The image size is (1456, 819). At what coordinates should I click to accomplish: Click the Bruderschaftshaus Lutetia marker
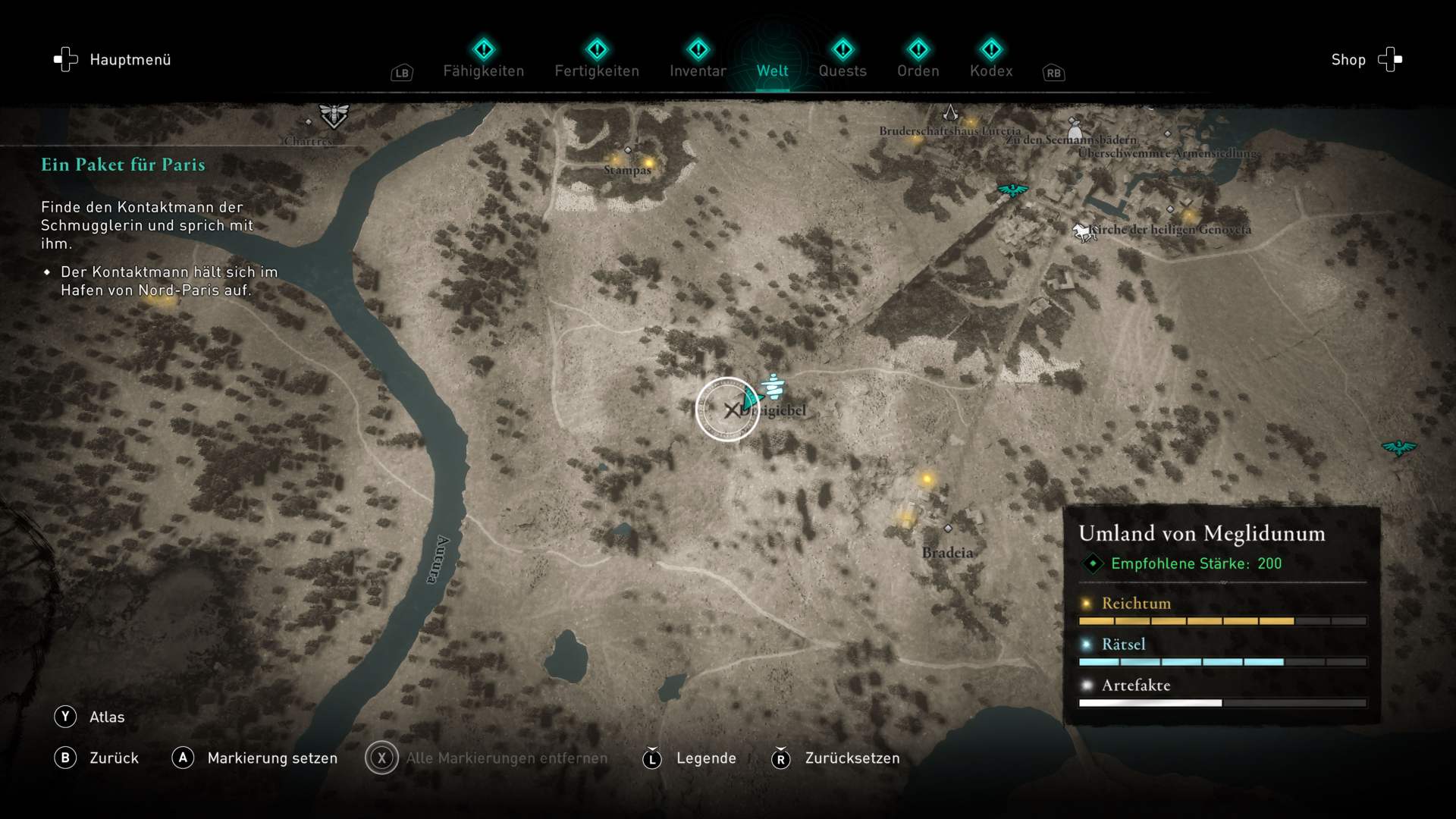click(950, 115)
